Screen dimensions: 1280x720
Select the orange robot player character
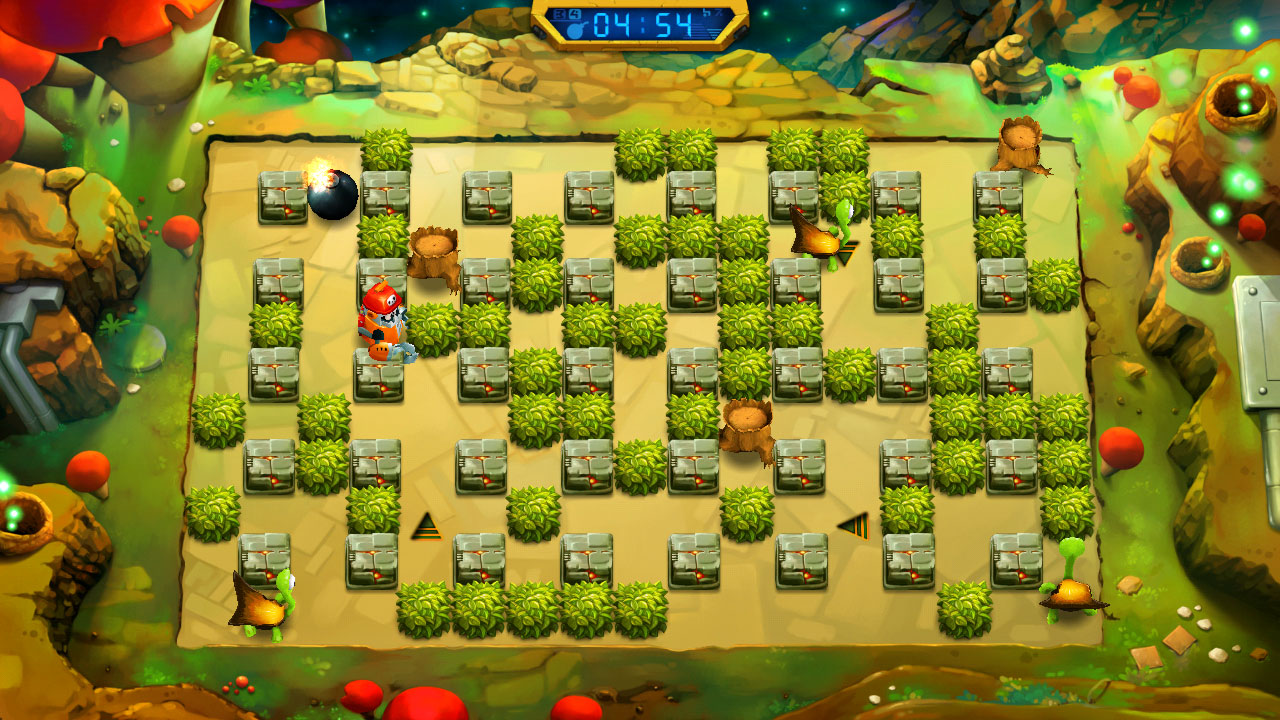coord(385,320)
